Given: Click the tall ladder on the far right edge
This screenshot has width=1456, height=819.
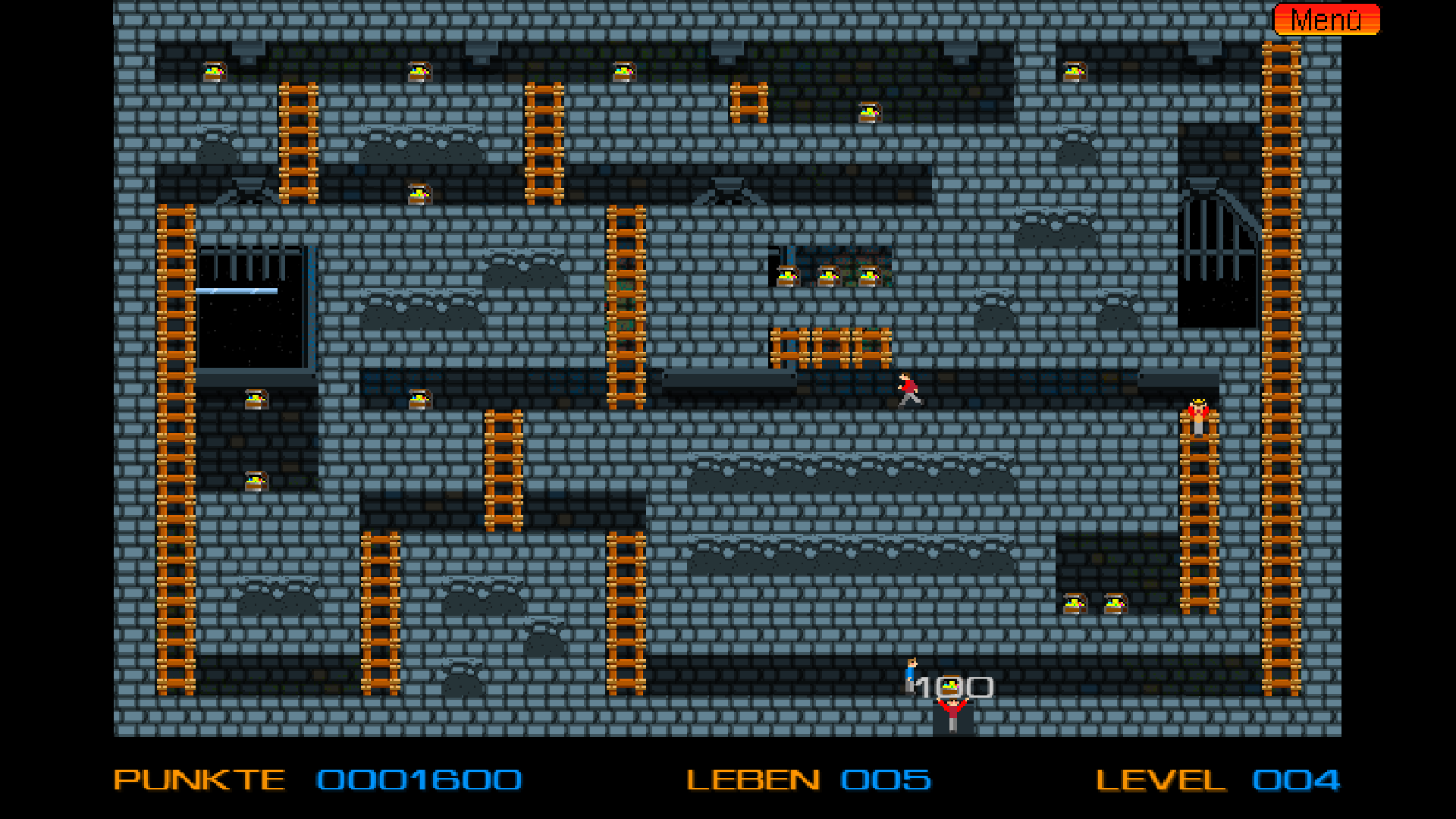Looking at the screenshot, I should click(1281, 379).
